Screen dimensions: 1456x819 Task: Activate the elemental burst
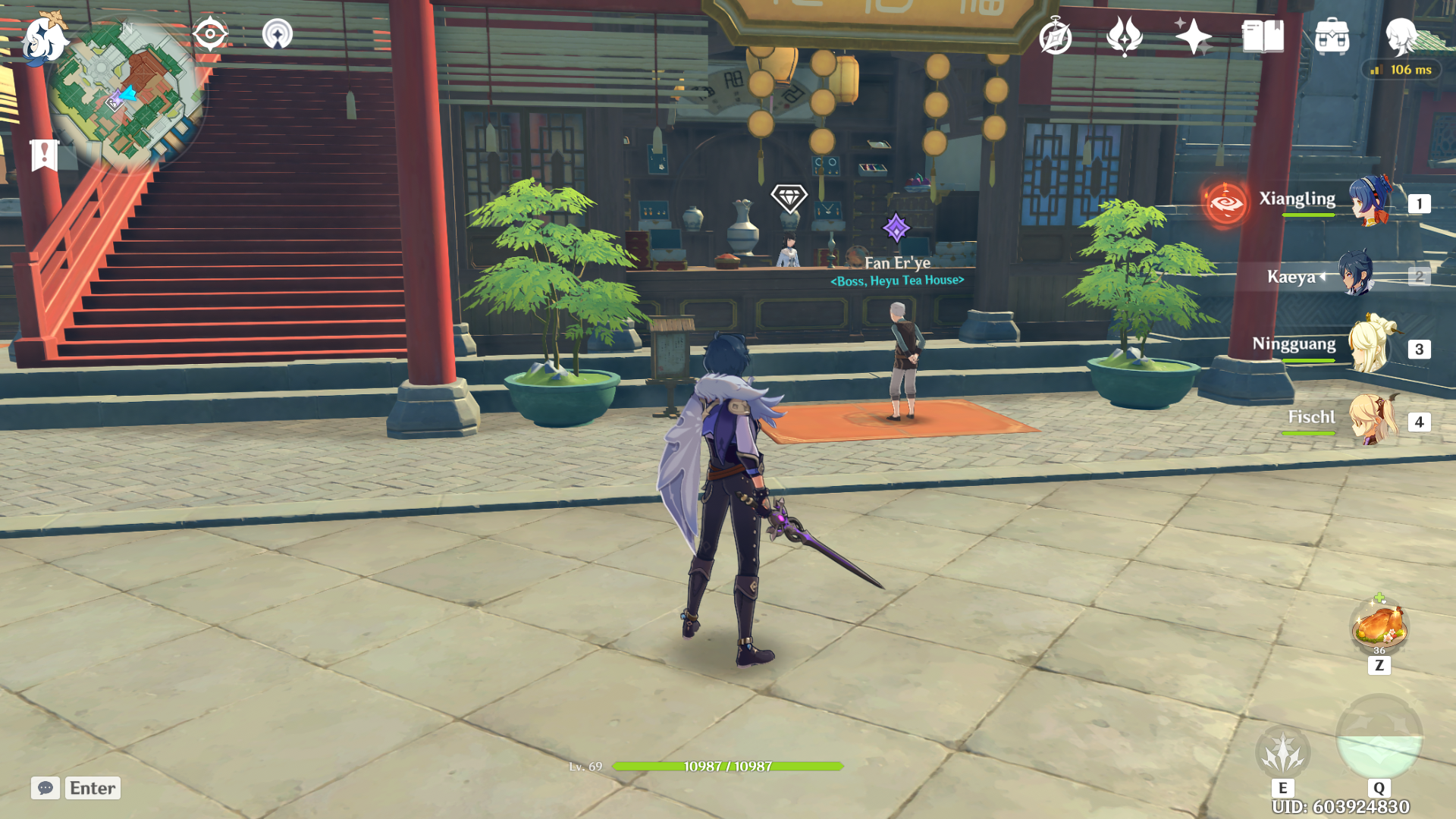(x=1379, y=737)
